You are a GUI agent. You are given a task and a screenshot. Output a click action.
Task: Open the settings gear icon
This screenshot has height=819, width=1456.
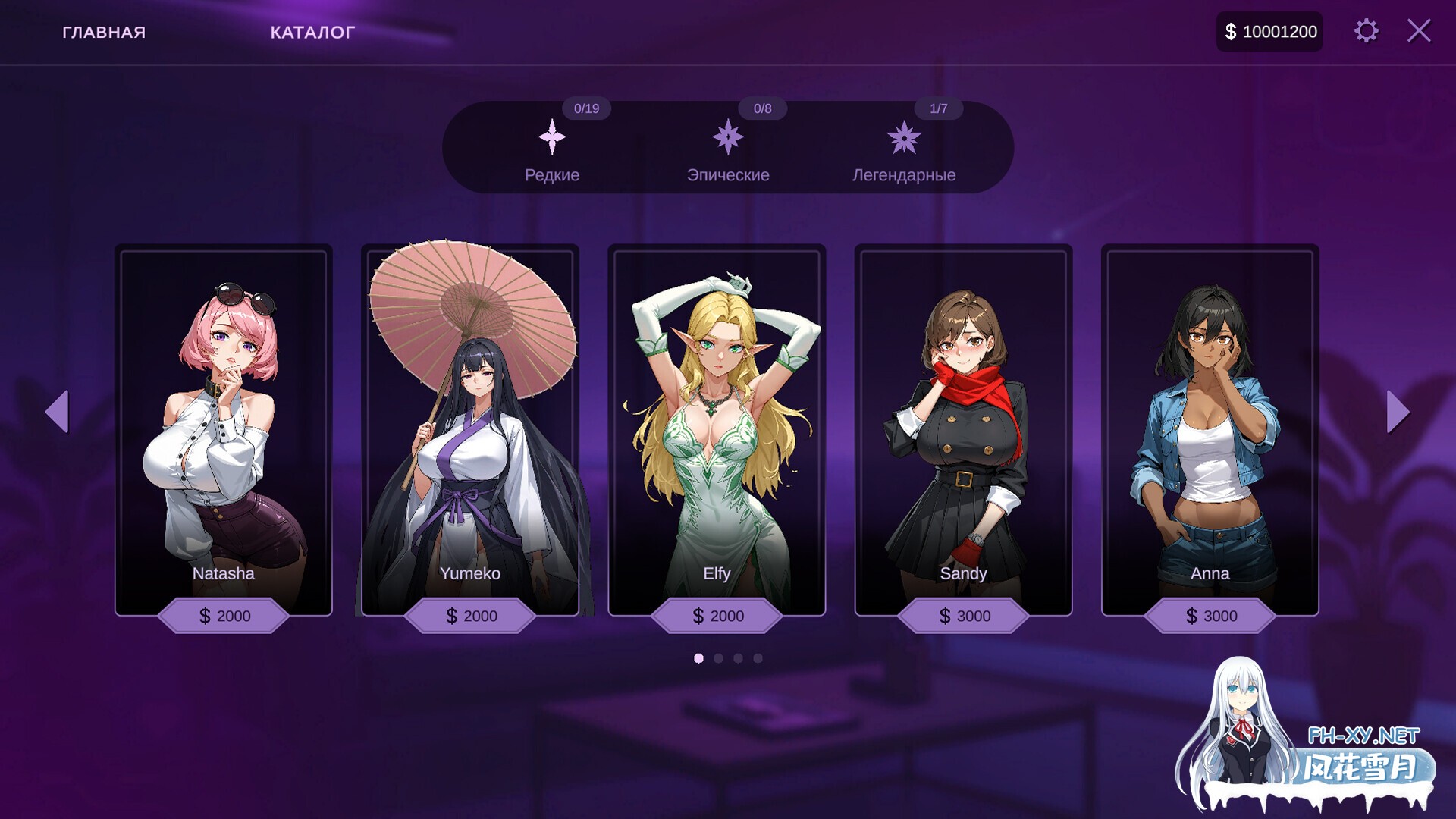pos(1365,31)
